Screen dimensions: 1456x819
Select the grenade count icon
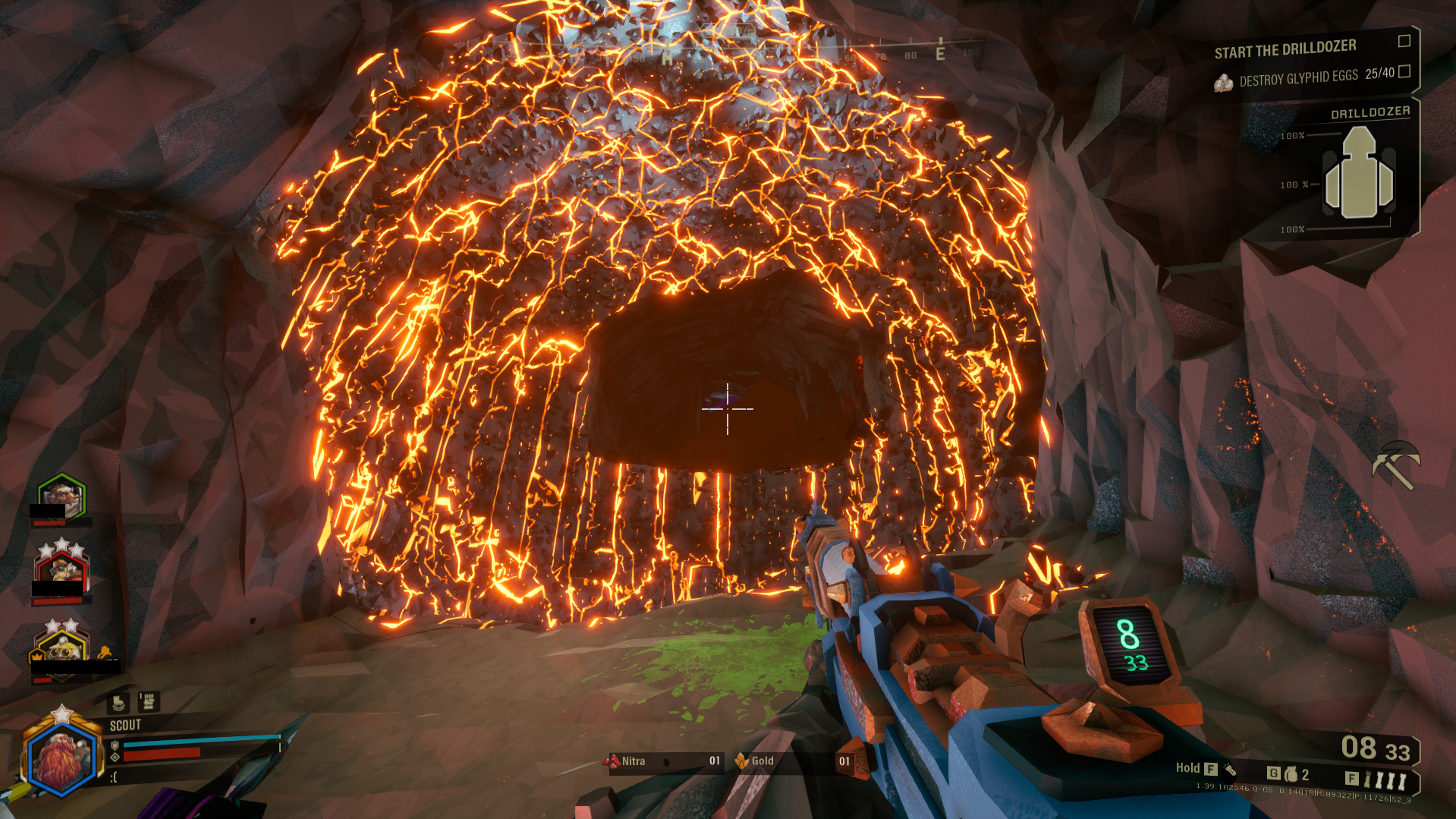[x=1291, y=774]
